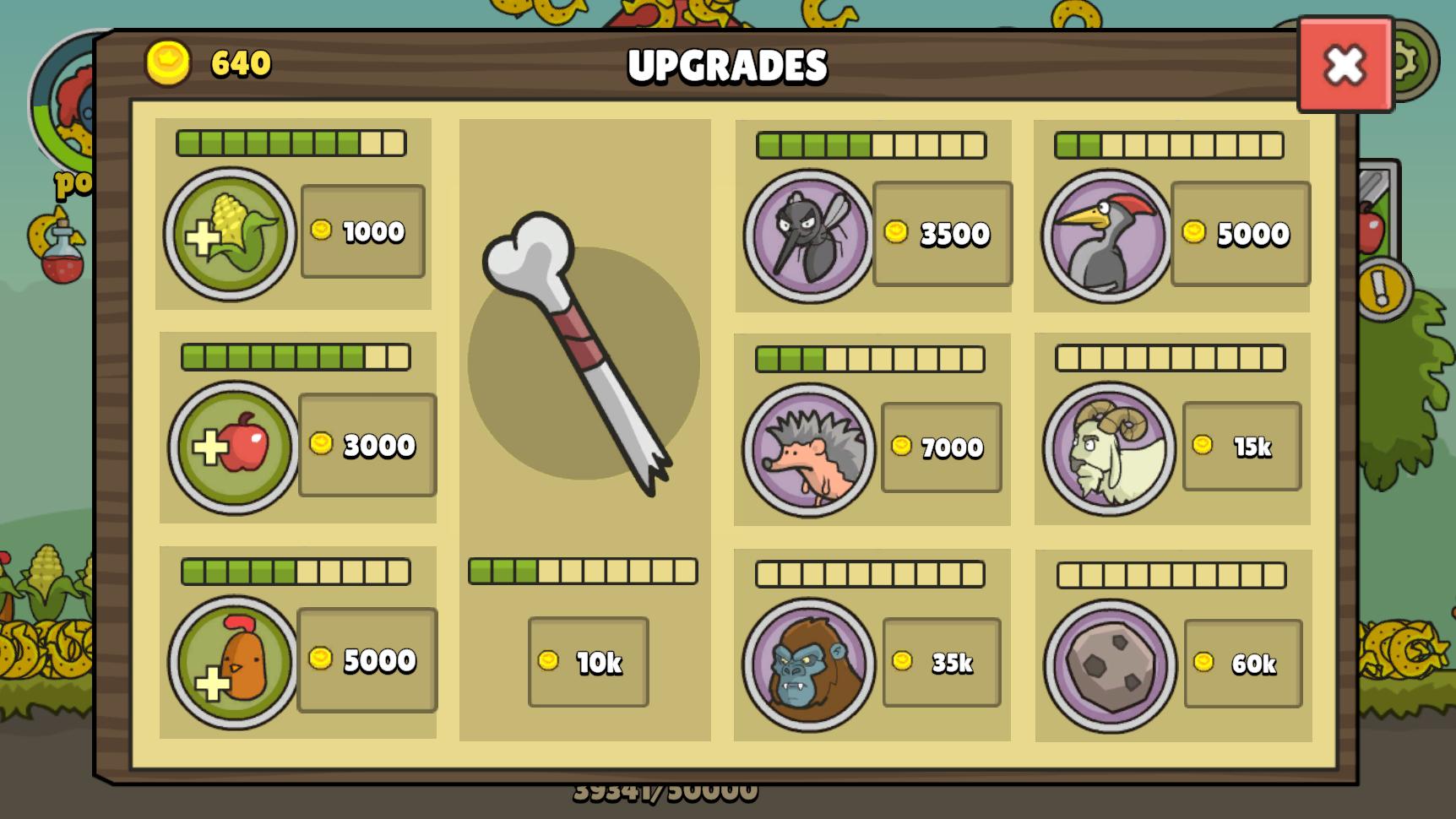Select the gorilla upgrade icon
This screenshot has height=819, width=1456.
pos(811,663)
